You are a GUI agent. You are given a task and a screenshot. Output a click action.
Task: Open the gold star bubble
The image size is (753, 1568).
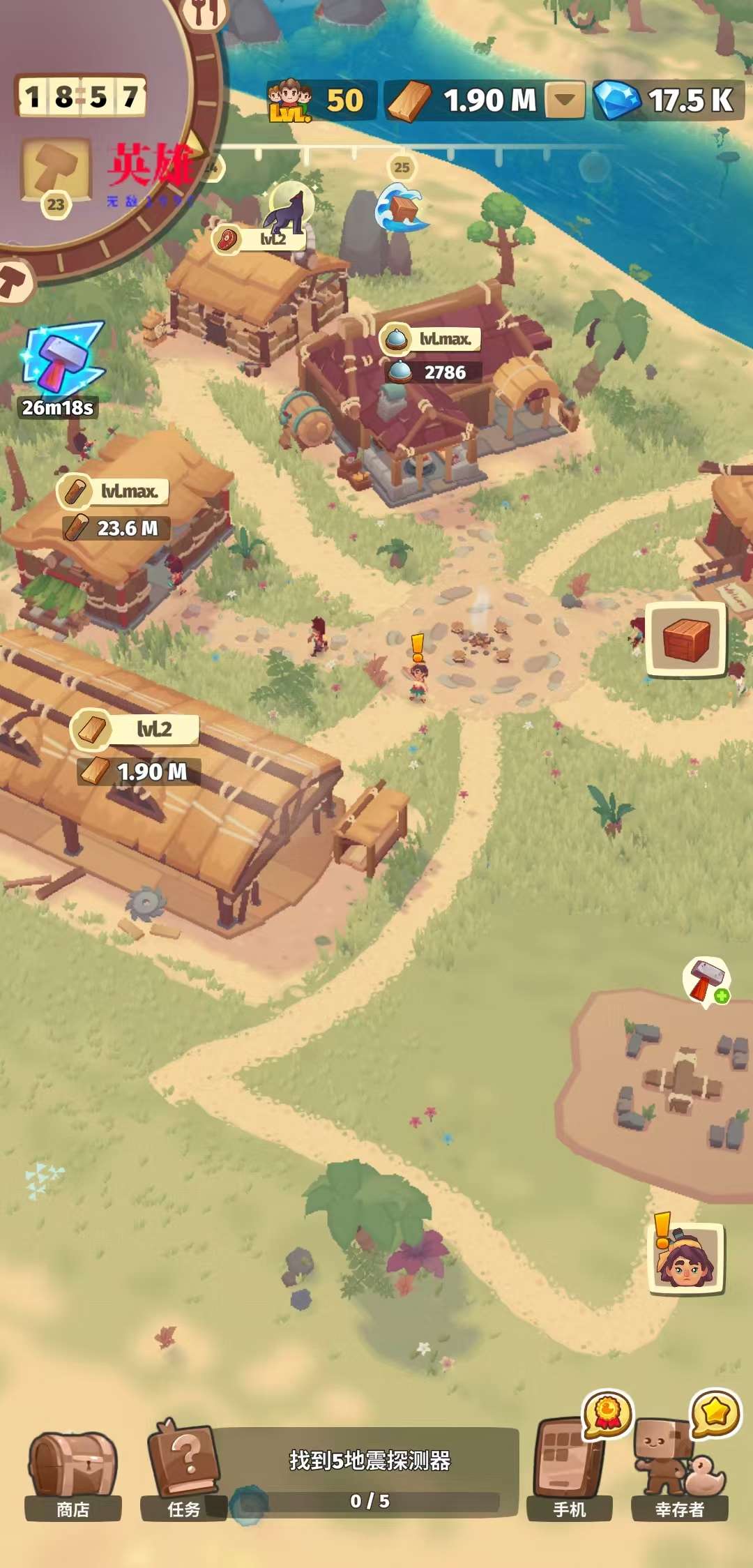pos(715,1413)
